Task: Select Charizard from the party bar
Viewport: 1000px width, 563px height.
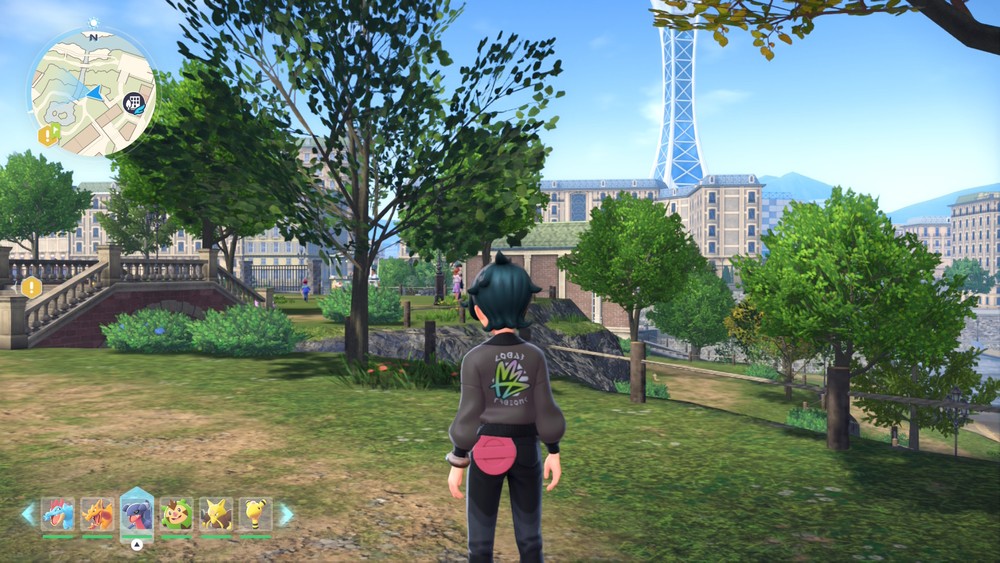Action: [97, 514]
